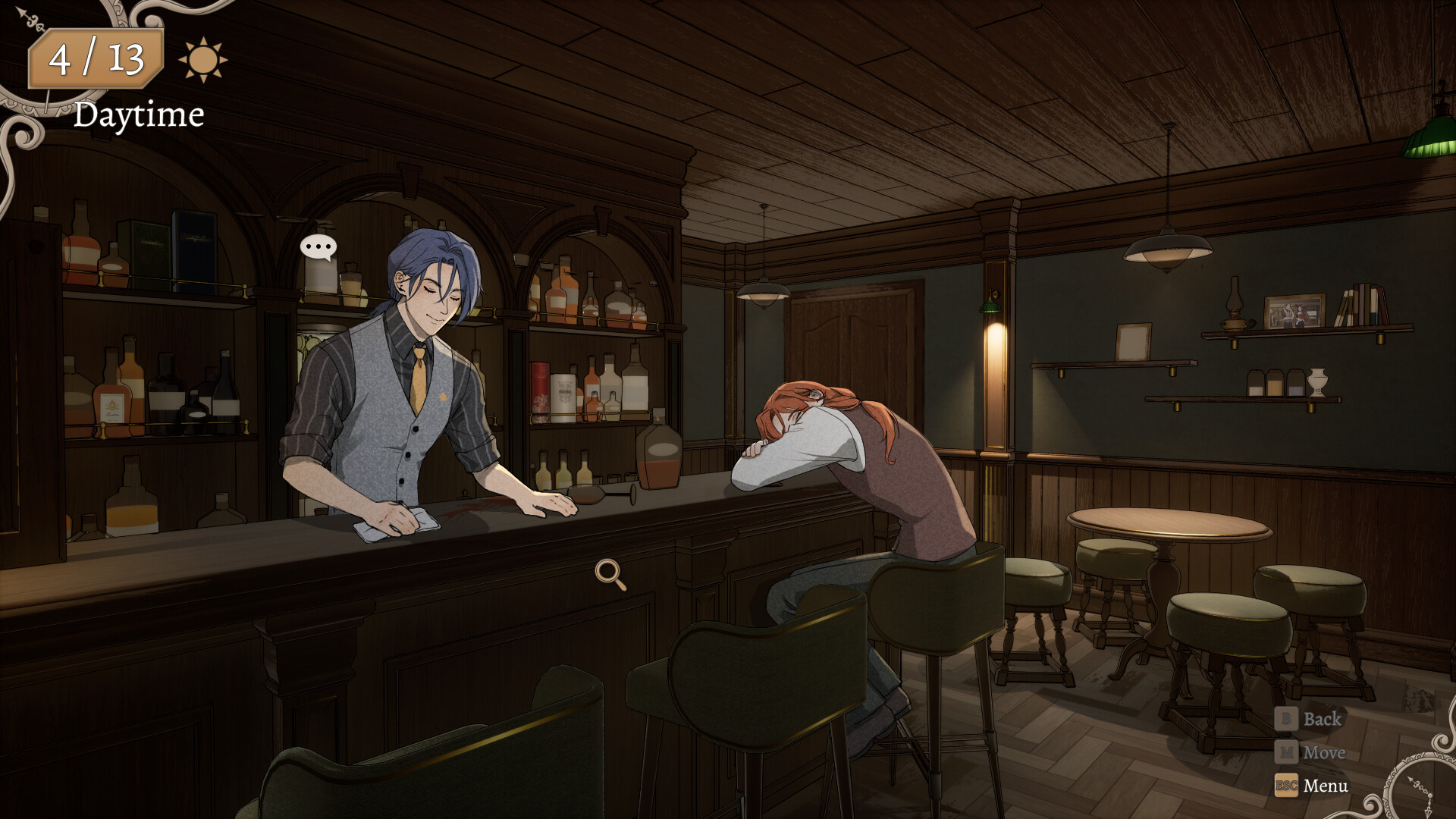Open the Menu via the Menu label
The height and width of the screenshot is (819, 1456).
[1326, 786]
